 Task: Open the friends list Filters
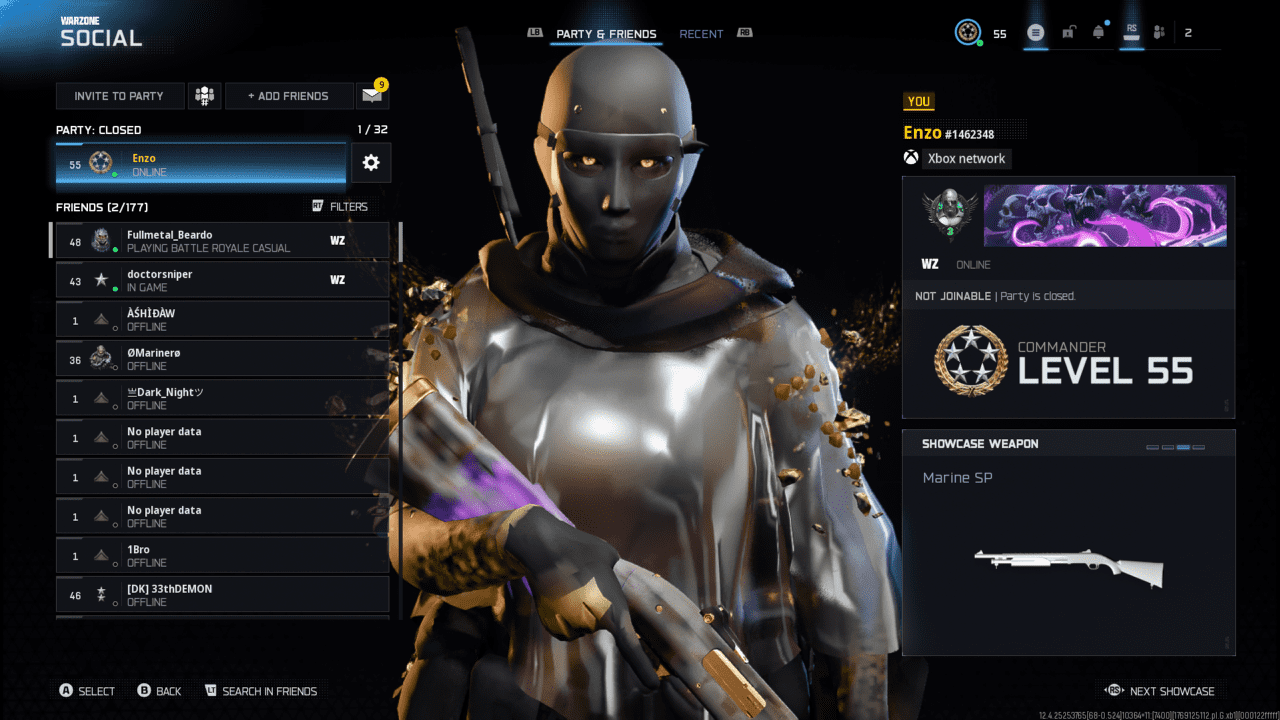pyautogui.click(x=340, y=207)
